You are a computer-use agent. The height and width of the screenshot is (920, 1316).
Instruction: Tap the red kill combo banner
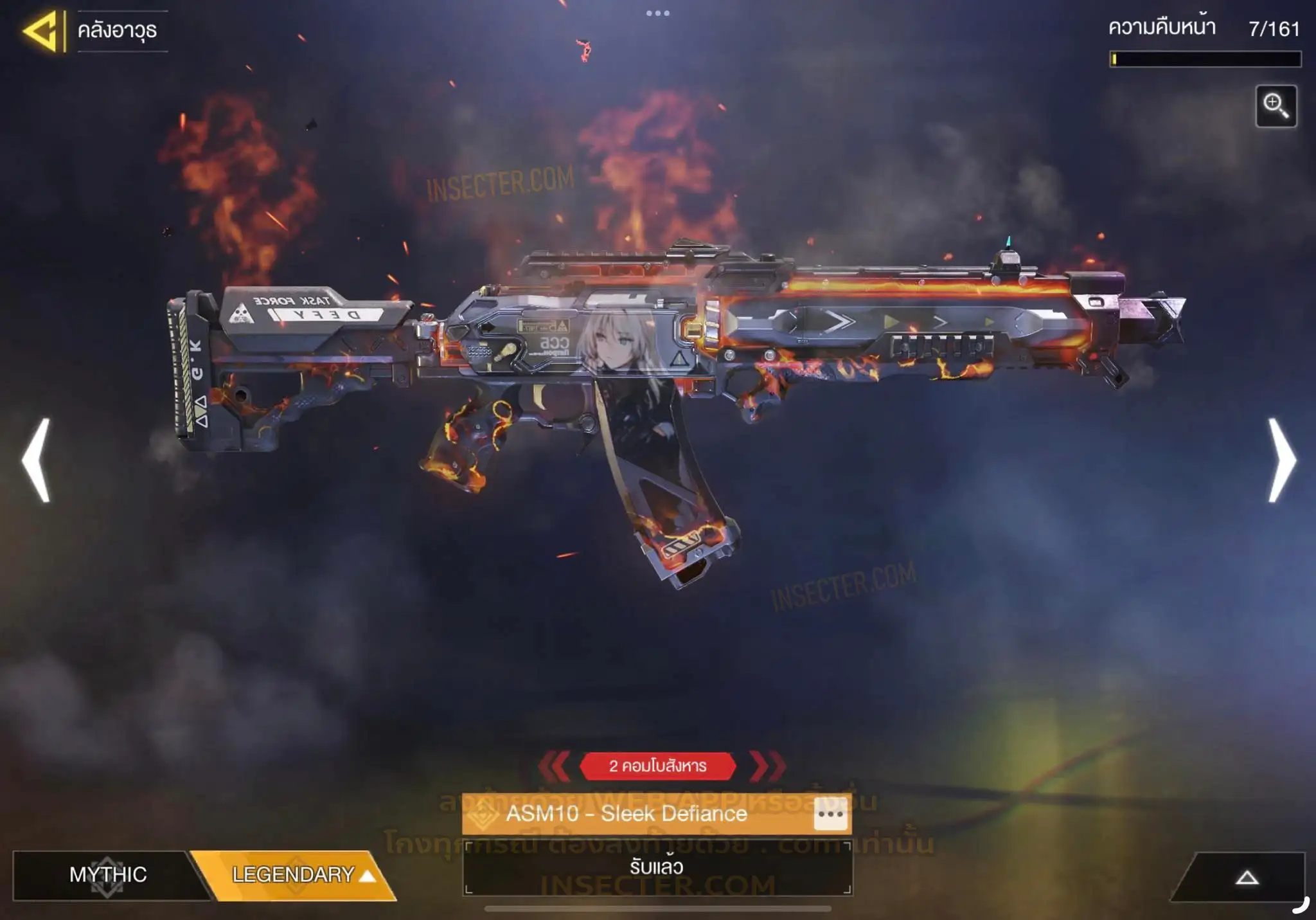coord(657,766)
